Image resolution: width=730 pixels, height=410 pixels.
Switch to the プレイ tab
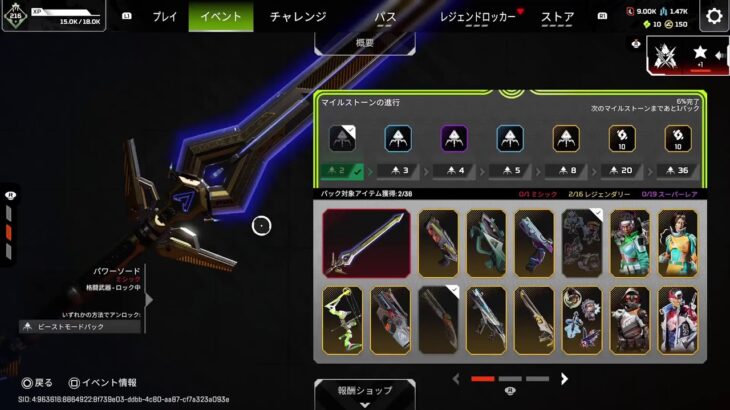tap(164, 16)
